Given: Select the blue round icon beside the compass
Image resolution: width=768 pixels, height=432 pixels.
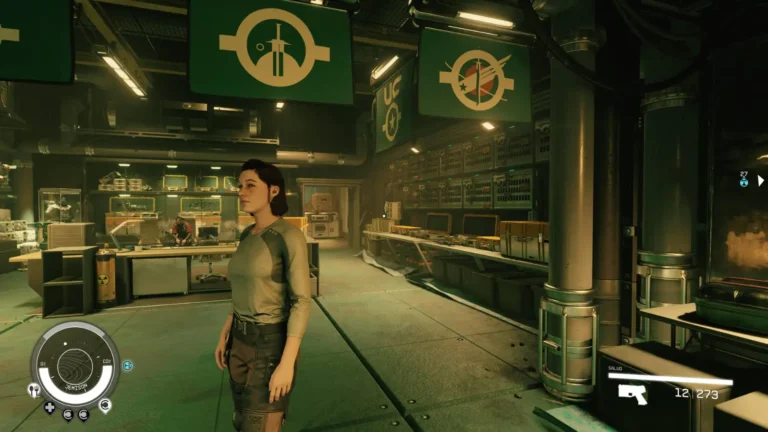Looking at the screenshot, I should pos(127,366).
